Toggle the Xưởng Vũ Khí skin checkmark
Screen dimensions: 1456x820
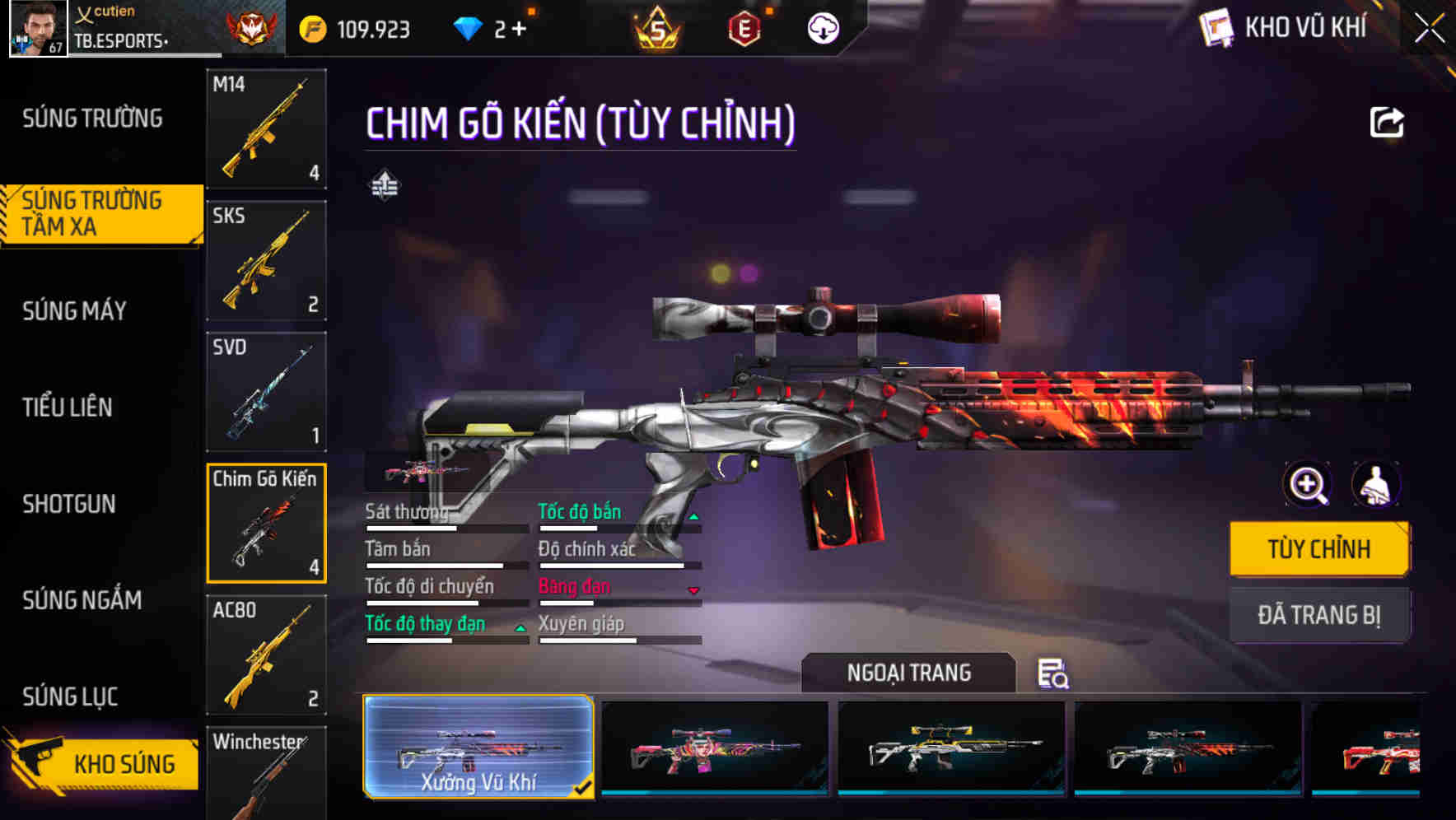point(585,787)
